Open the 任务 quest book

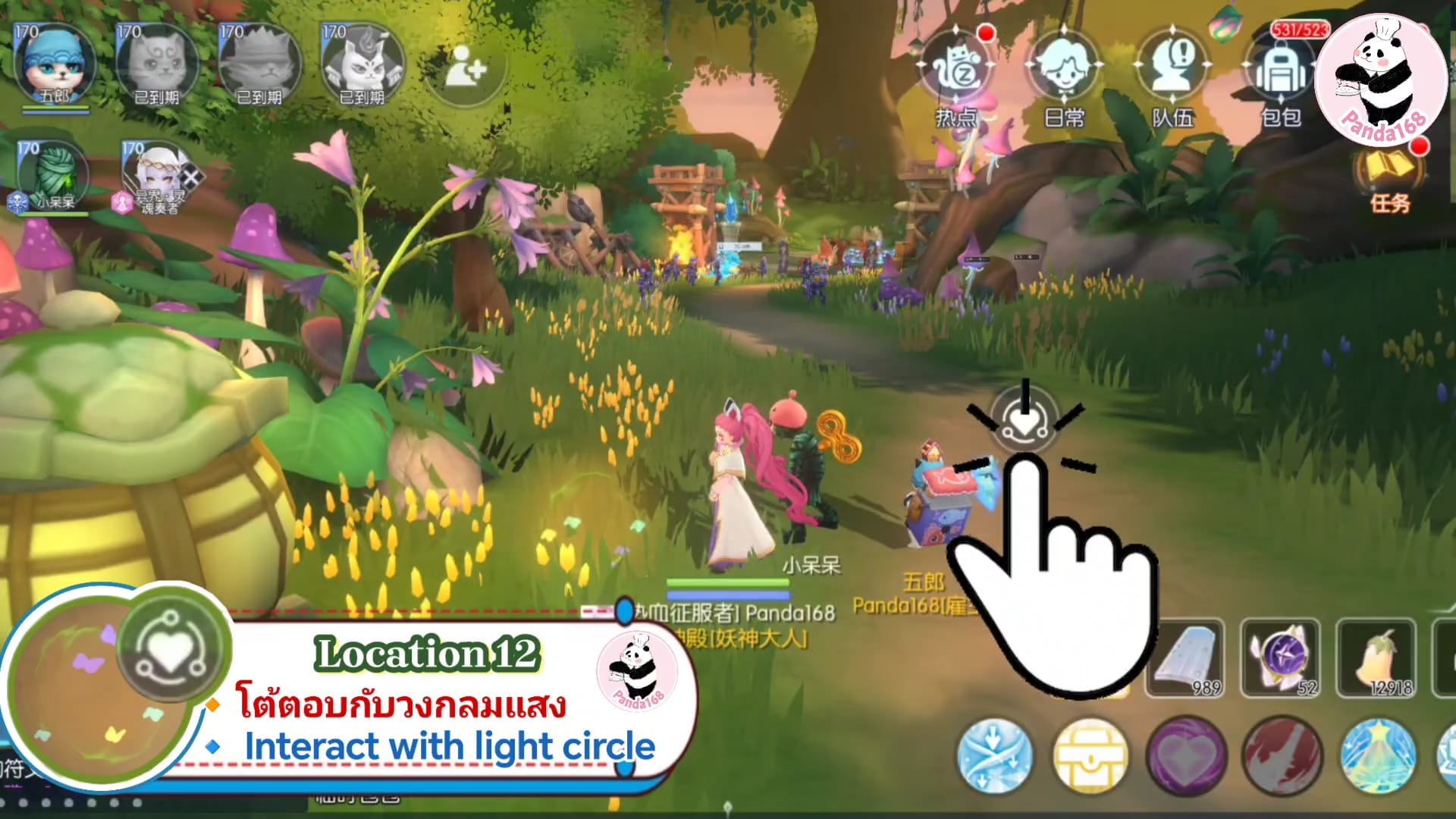(1389, 176)
